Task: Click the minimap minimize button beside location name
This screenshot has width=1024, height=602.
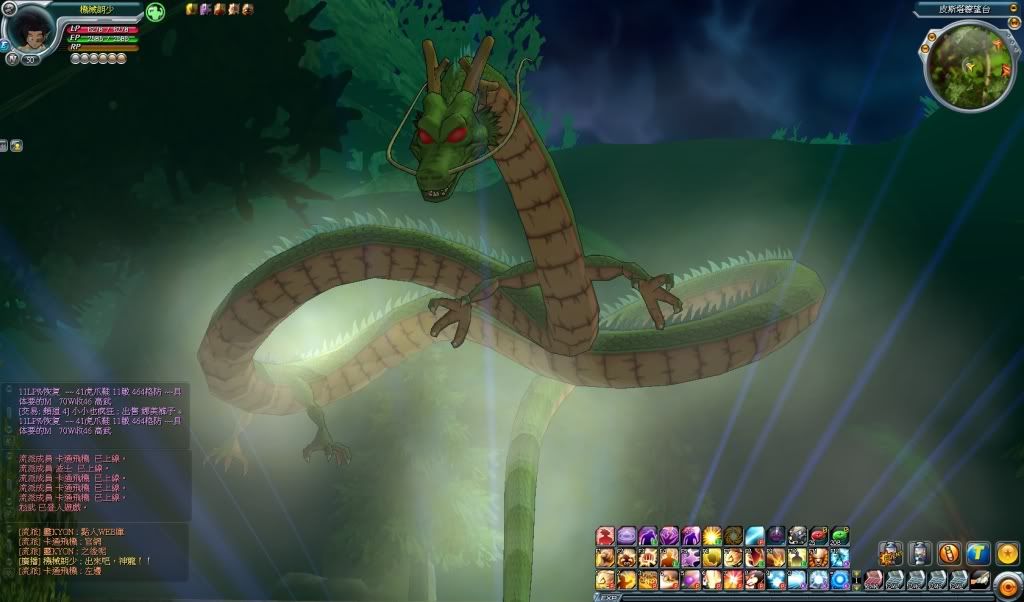Action: point(1012,8)
